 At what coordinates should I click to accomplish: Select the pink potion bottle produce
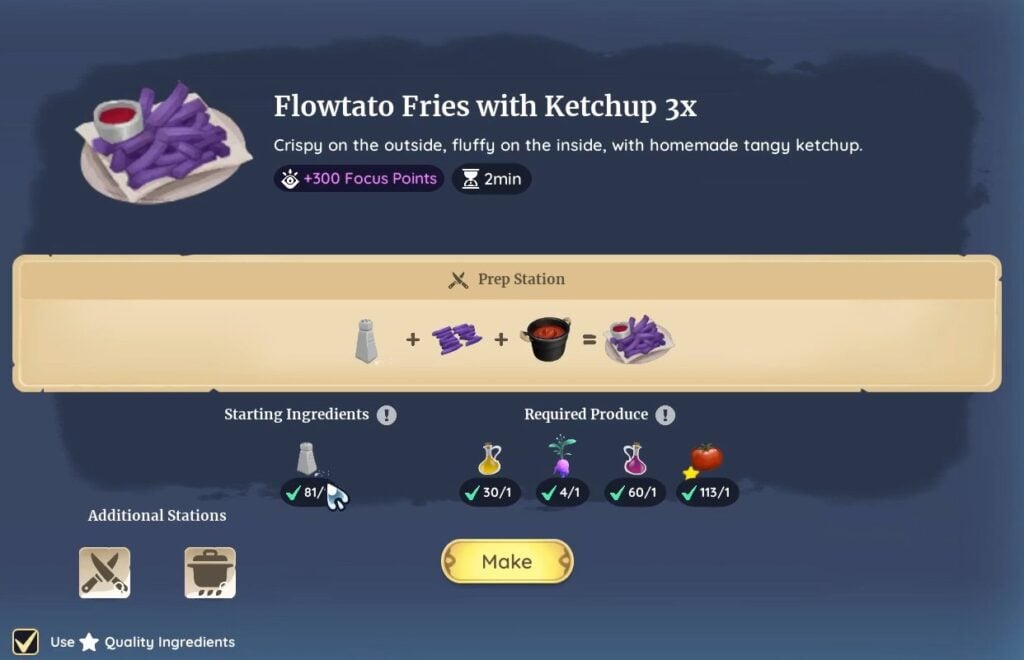pyautogui.click(x=634, y=459)
